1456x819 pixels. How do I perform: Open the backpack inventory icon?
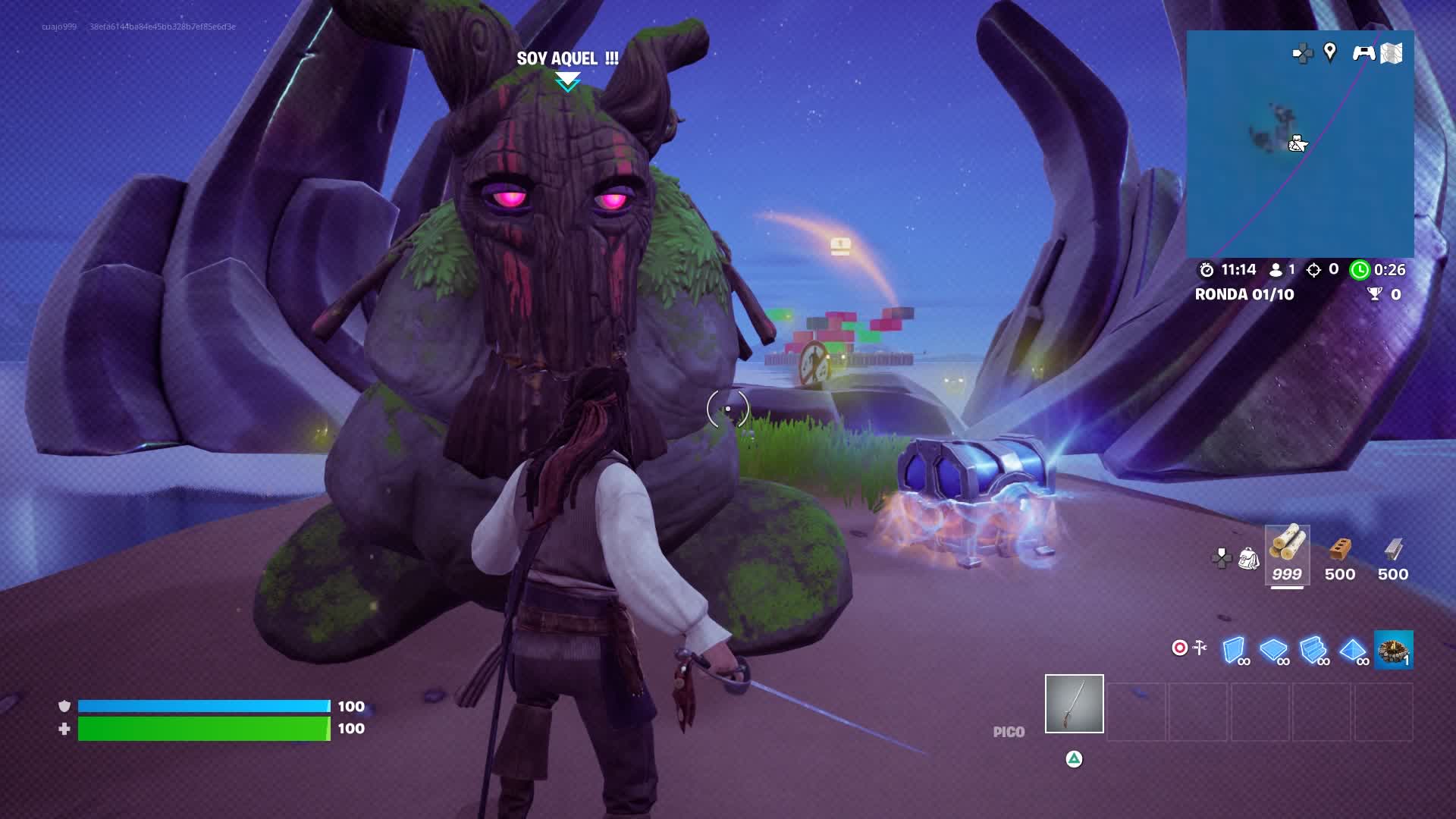(1248, 559)
